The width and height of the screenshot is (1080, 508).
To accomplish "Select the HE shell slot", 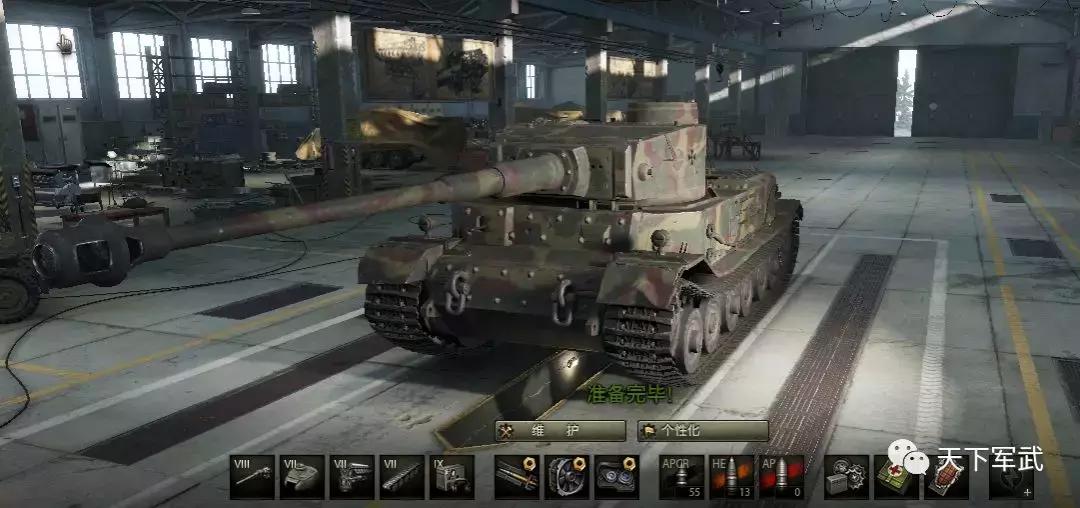I will [x=731, y=477].
